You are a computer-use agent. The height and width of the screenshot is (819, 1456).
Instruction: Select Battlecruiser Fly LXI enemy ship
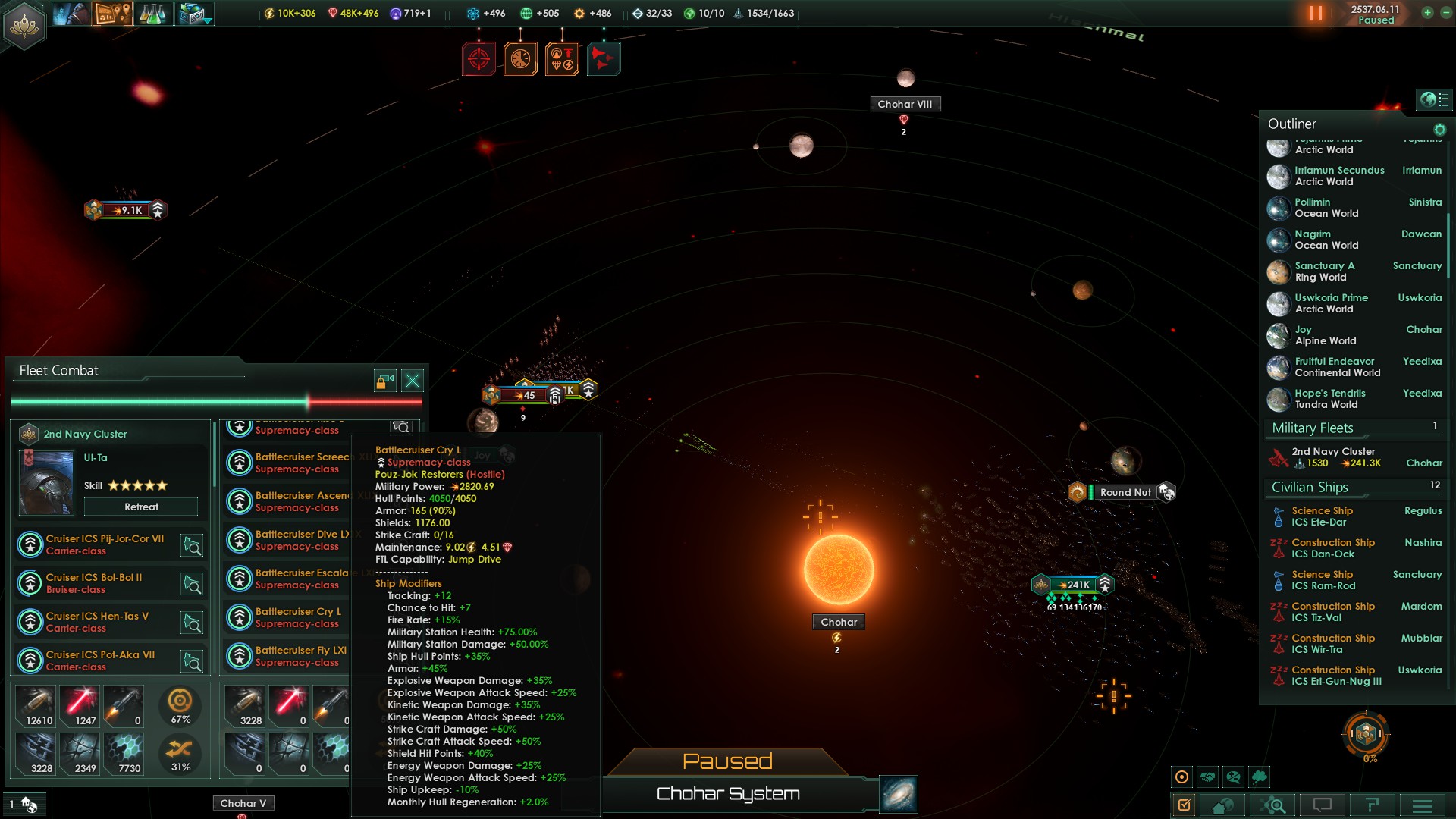(300, 655)
